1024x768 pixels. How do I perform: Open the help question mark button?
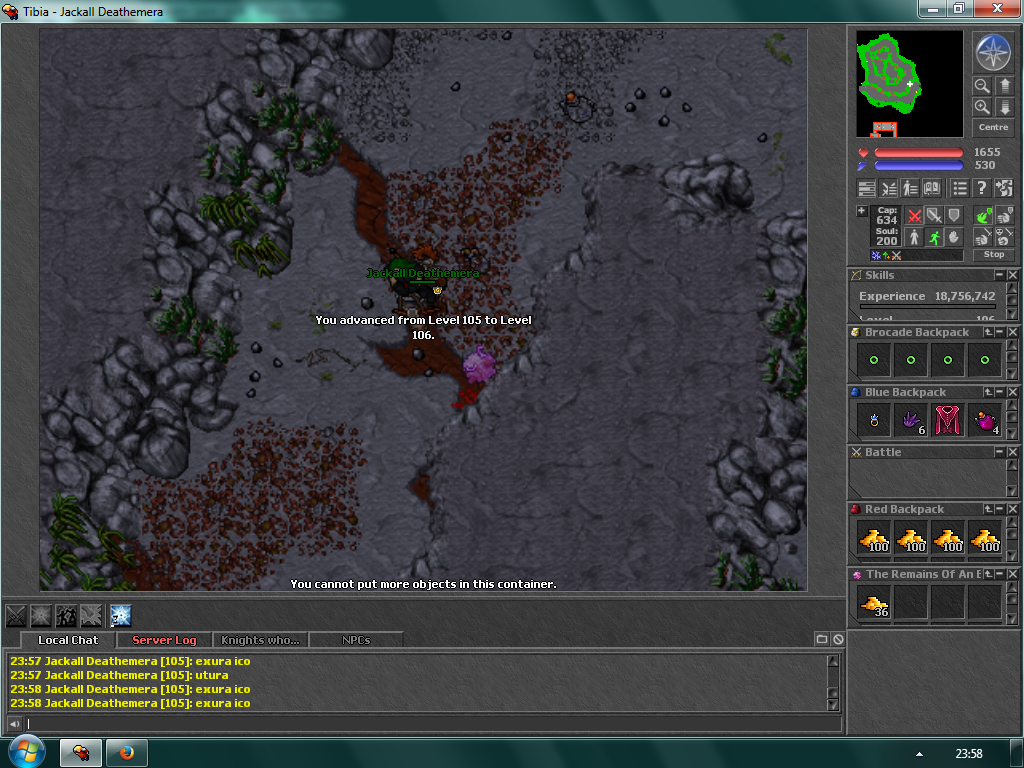click(x=982, y=188)
